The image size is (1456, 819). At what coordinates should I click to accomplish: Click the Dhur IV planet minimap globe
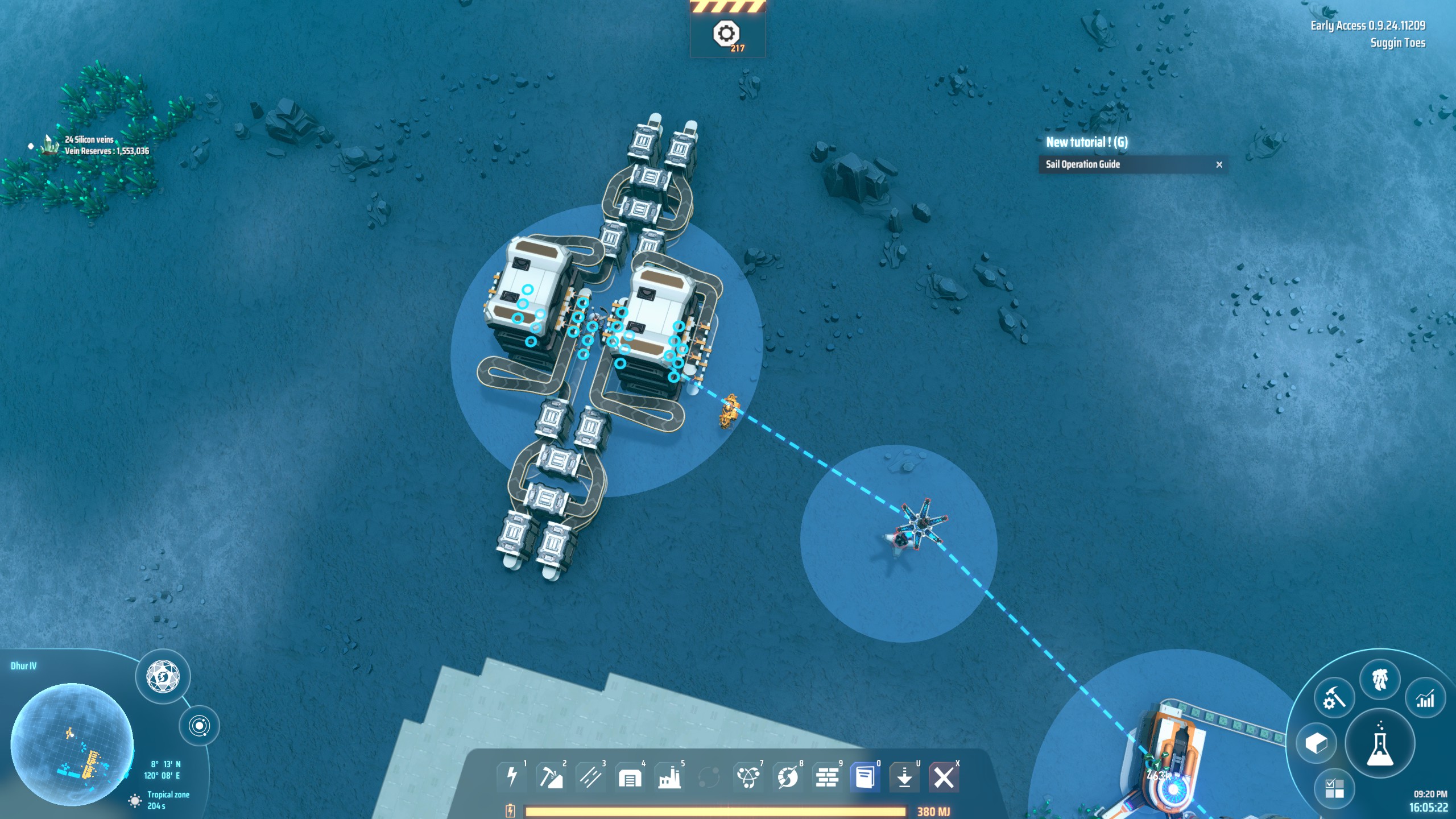[x=72, y=745]
